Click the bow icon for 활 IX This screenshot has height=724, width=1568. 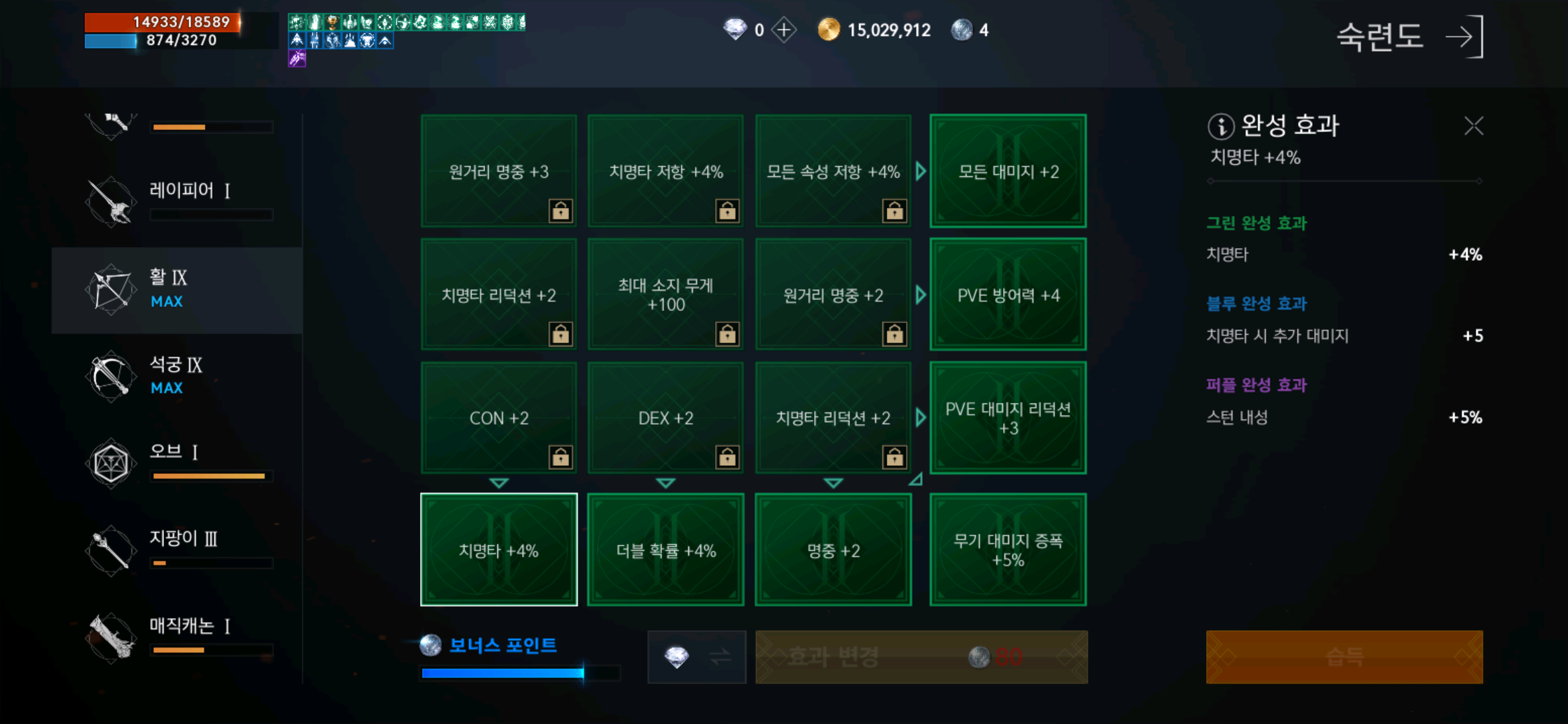pos(112,290)
